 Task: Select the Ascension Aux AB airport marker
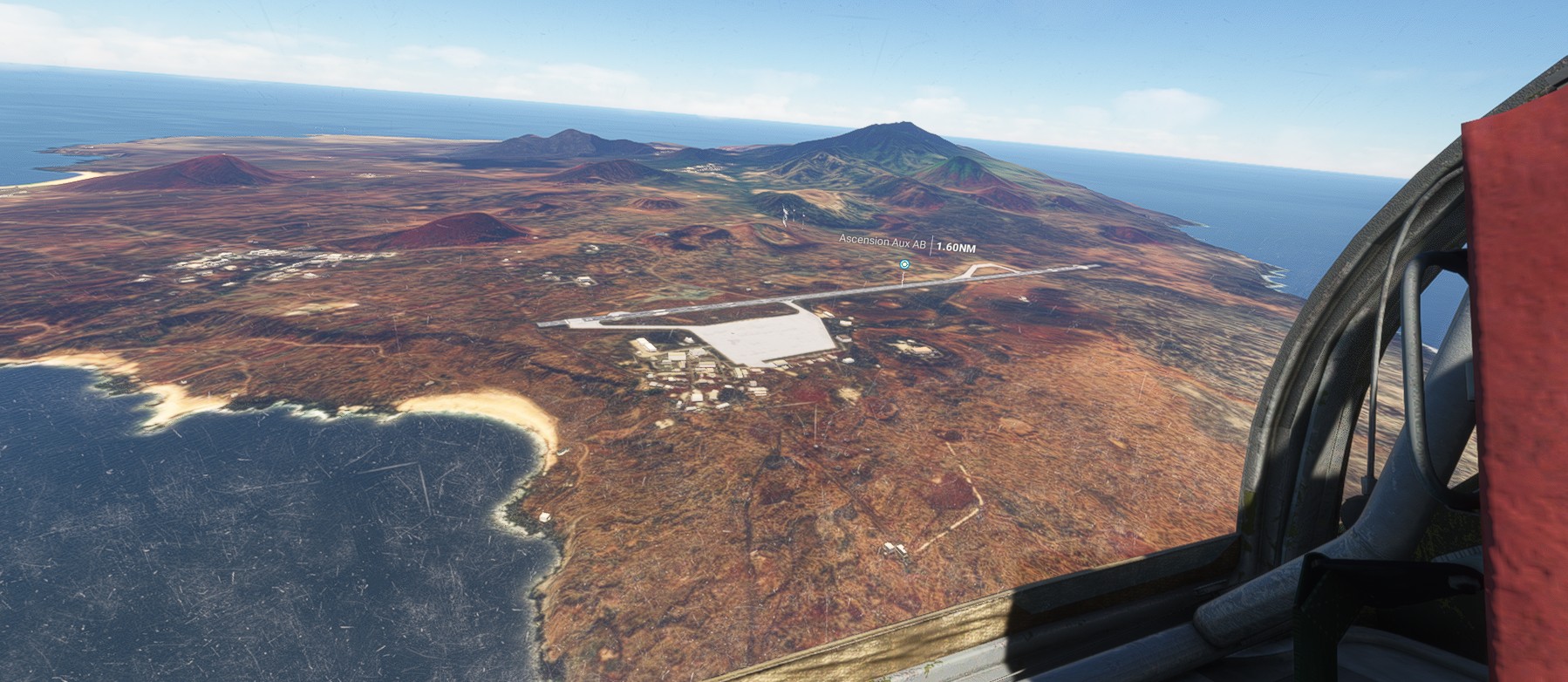click(904, 263)
